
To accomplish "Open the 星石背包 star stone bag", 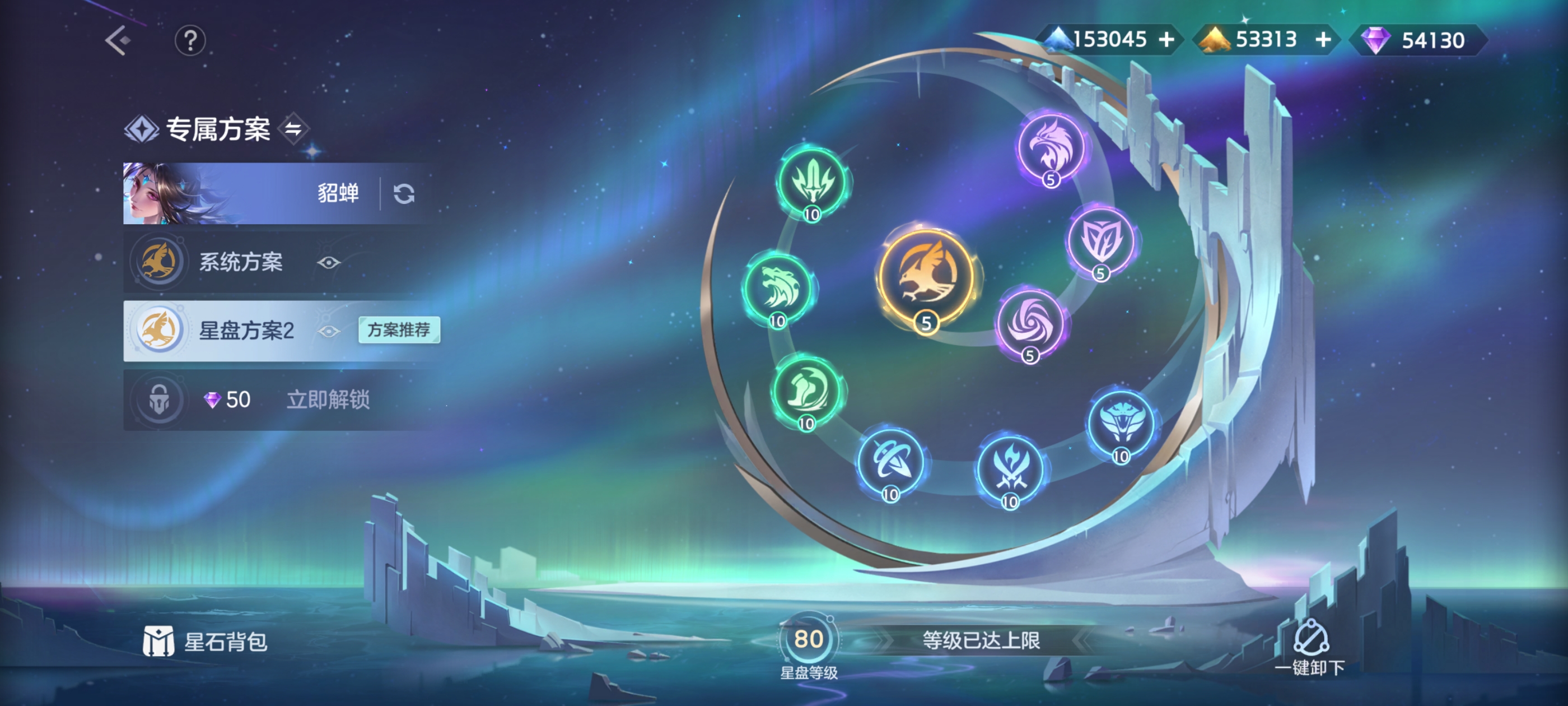I will (x=206, y=642).
